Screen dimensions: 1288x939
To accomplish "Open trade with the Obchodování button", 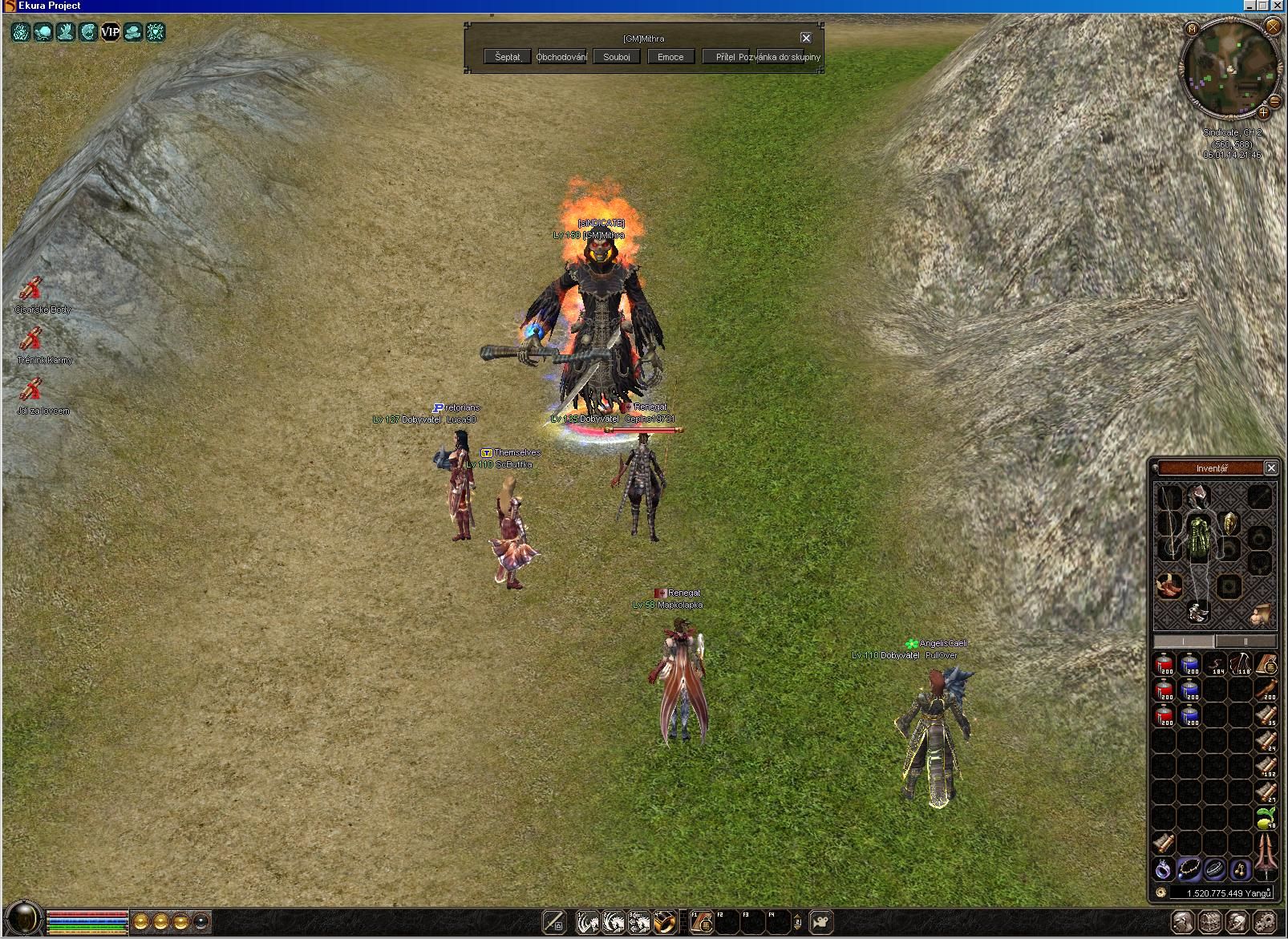I will tap(561, 57).
